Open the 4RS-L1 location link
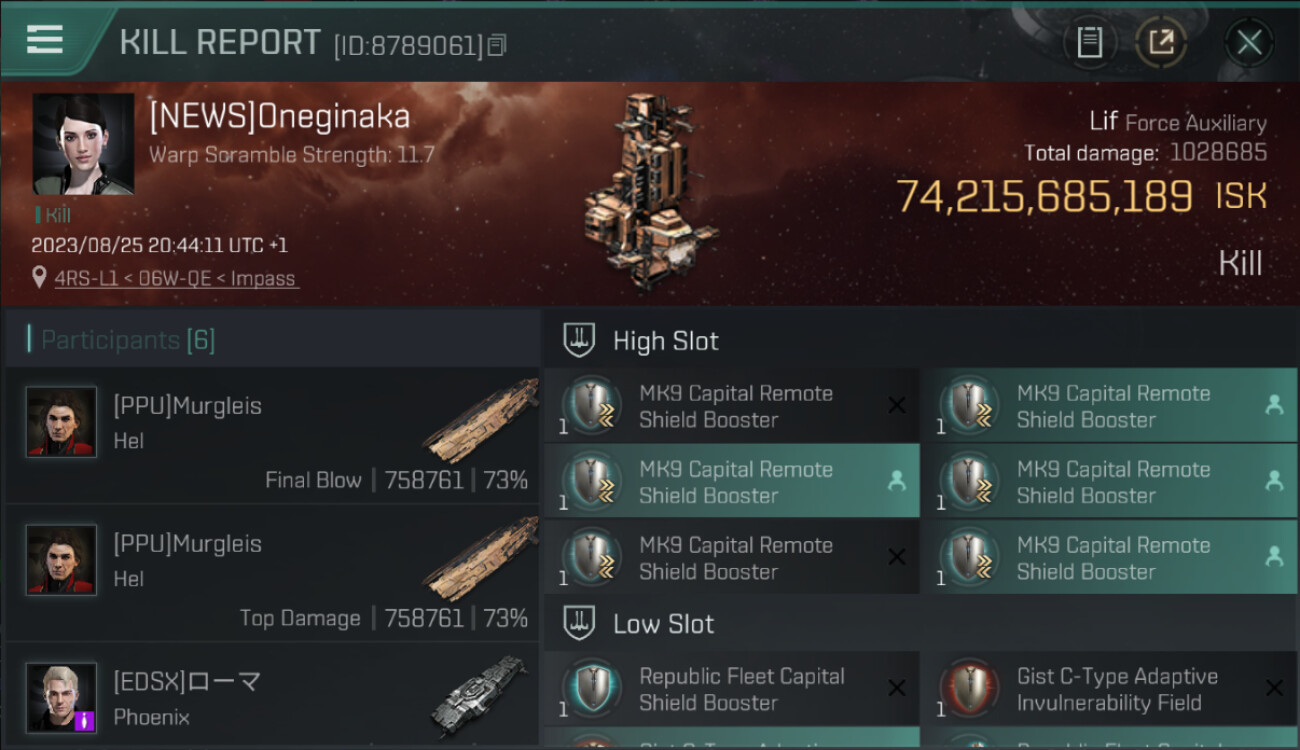The height and width of the screenshot is (750, 1300). click(x=175, y=278)
